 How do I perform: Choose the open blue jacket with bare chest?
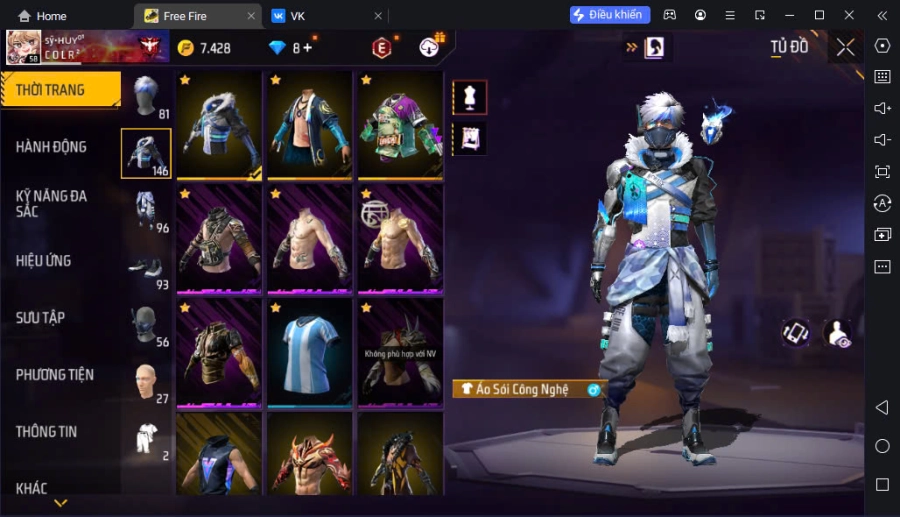point(309,126)
